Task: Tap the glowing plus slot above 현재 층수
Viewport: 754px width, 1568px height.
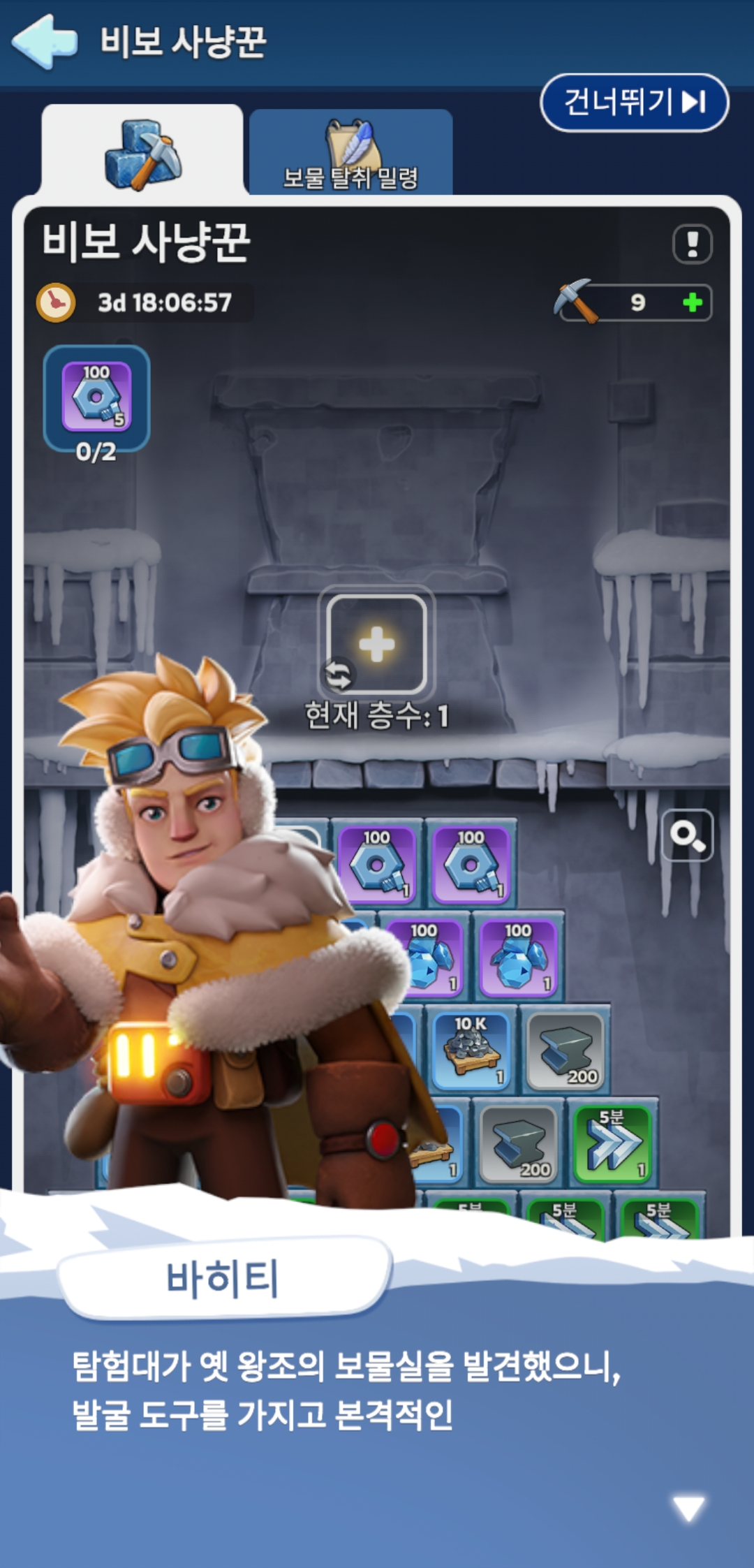Action: 377,644
